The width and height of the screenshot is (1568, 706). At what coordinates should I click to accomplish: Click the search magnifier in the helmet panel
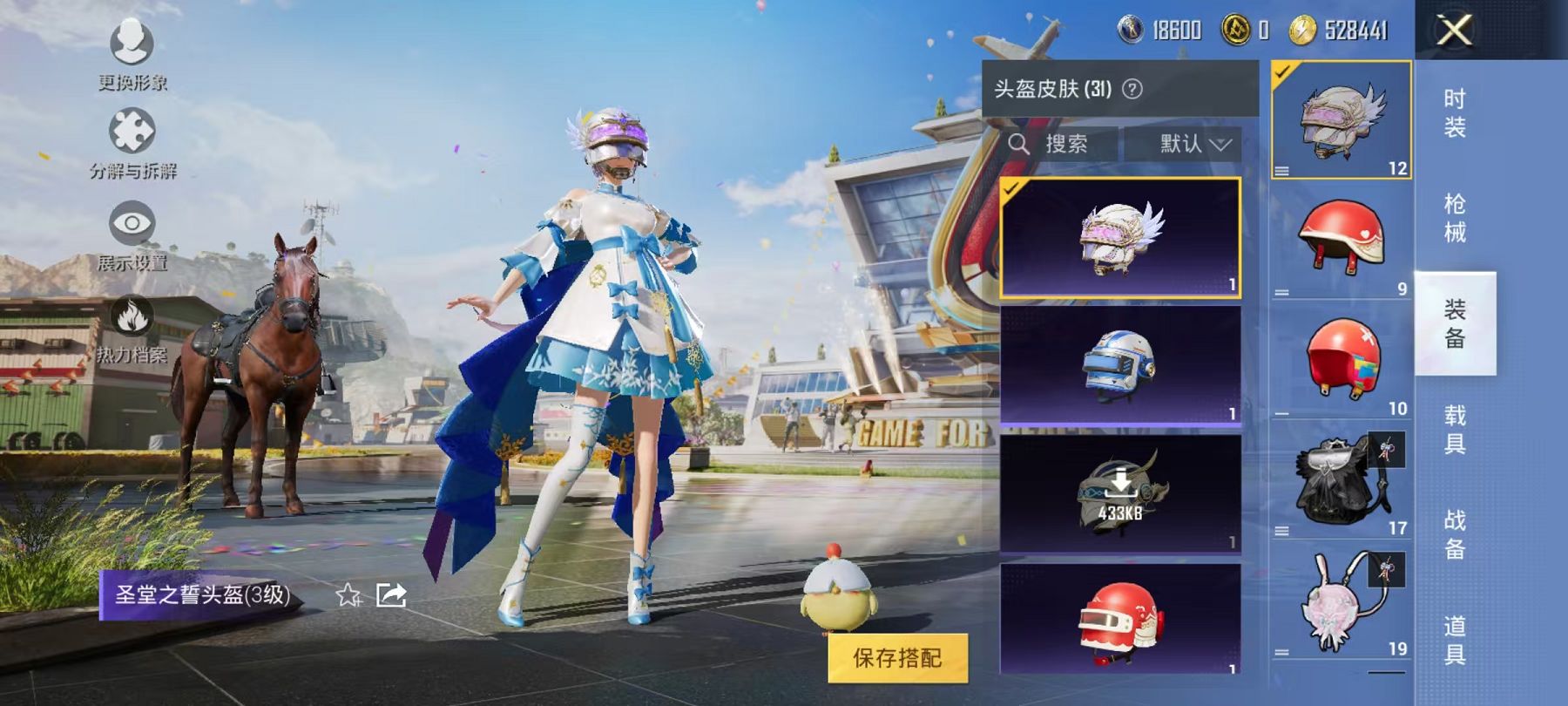coord(1021,144)
